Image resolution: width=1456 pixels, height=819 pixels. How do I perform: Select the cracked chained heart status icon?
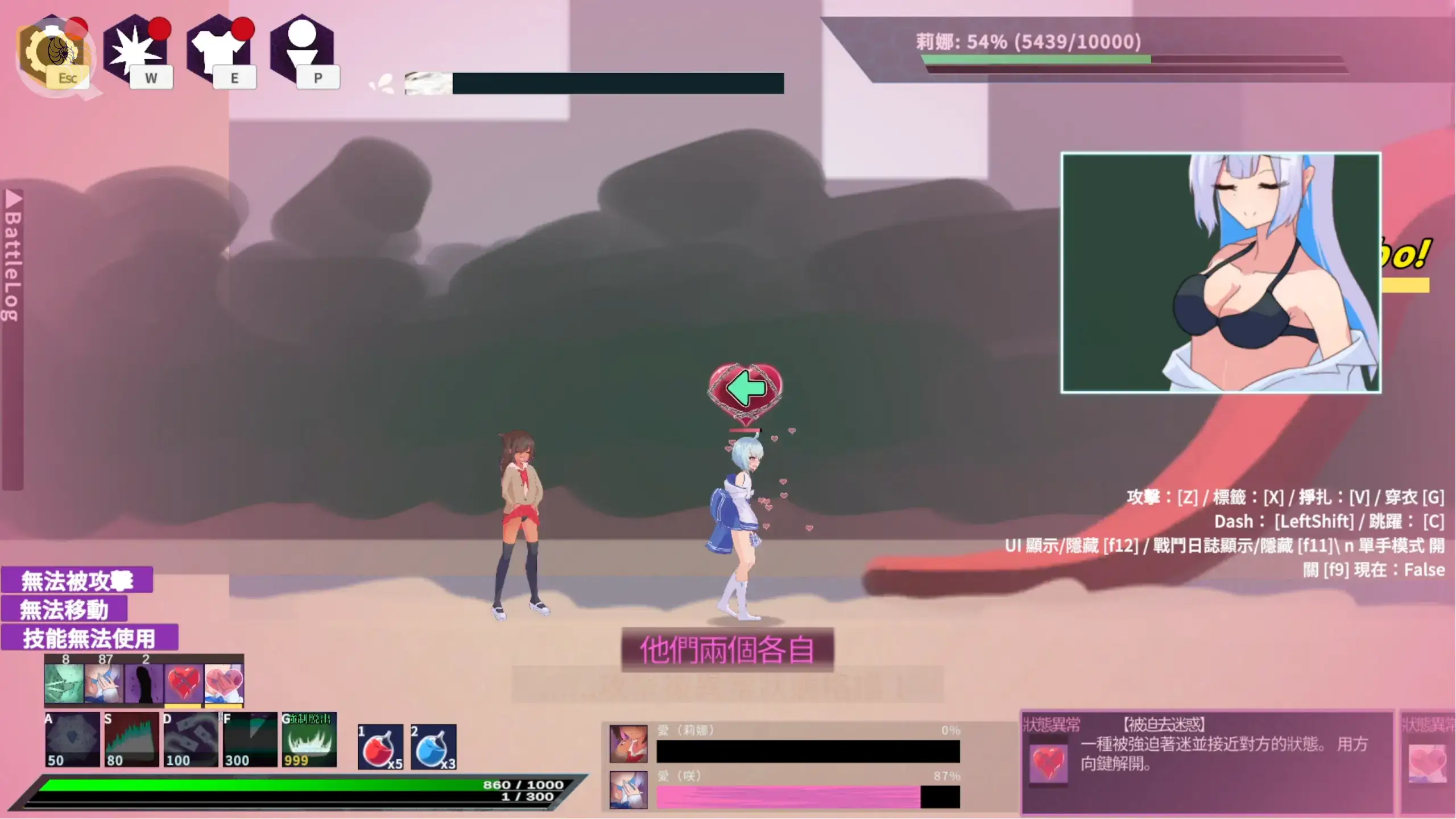tap(183, 683)
